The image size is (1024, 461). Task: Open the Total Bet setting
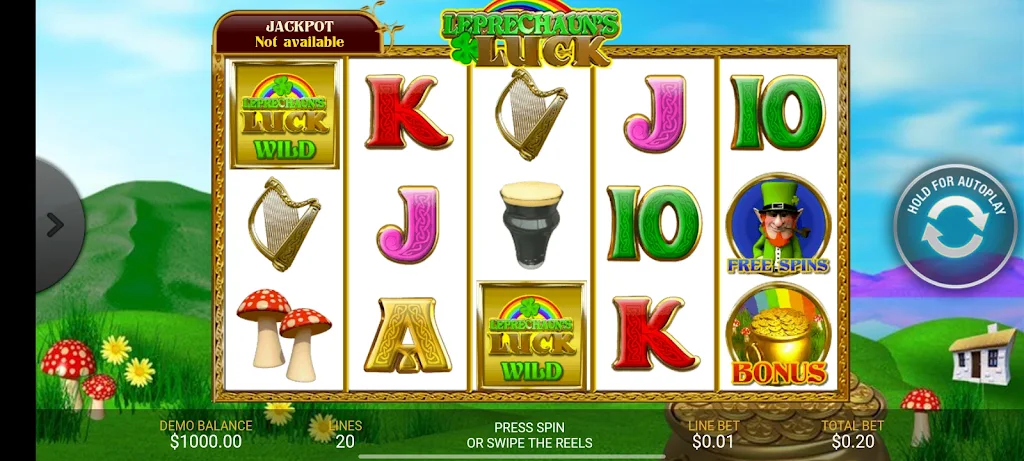tap(853, 434)
